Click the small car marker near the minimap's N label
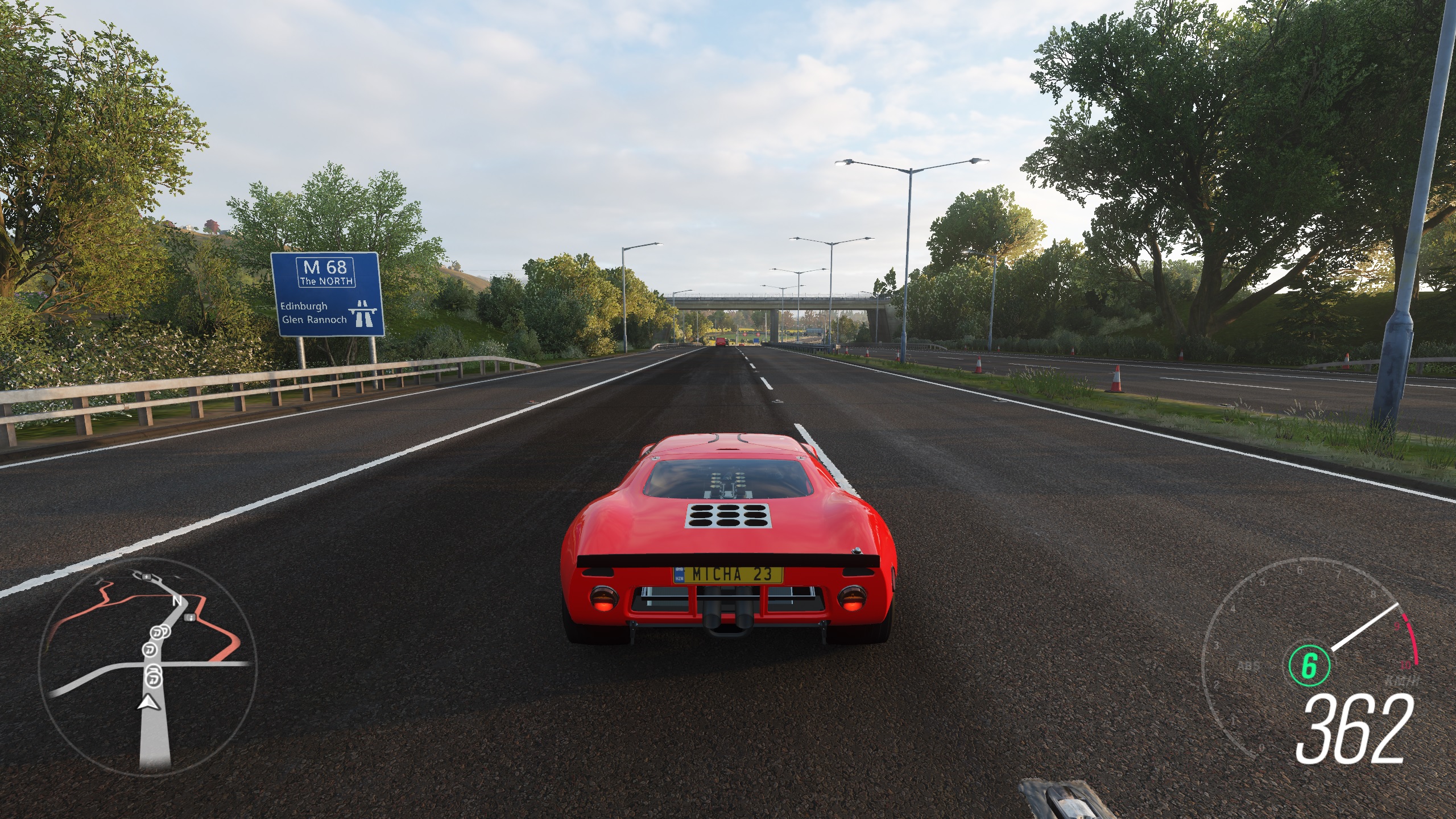This screenshot has width=1456, height=819. pos(189,618)
